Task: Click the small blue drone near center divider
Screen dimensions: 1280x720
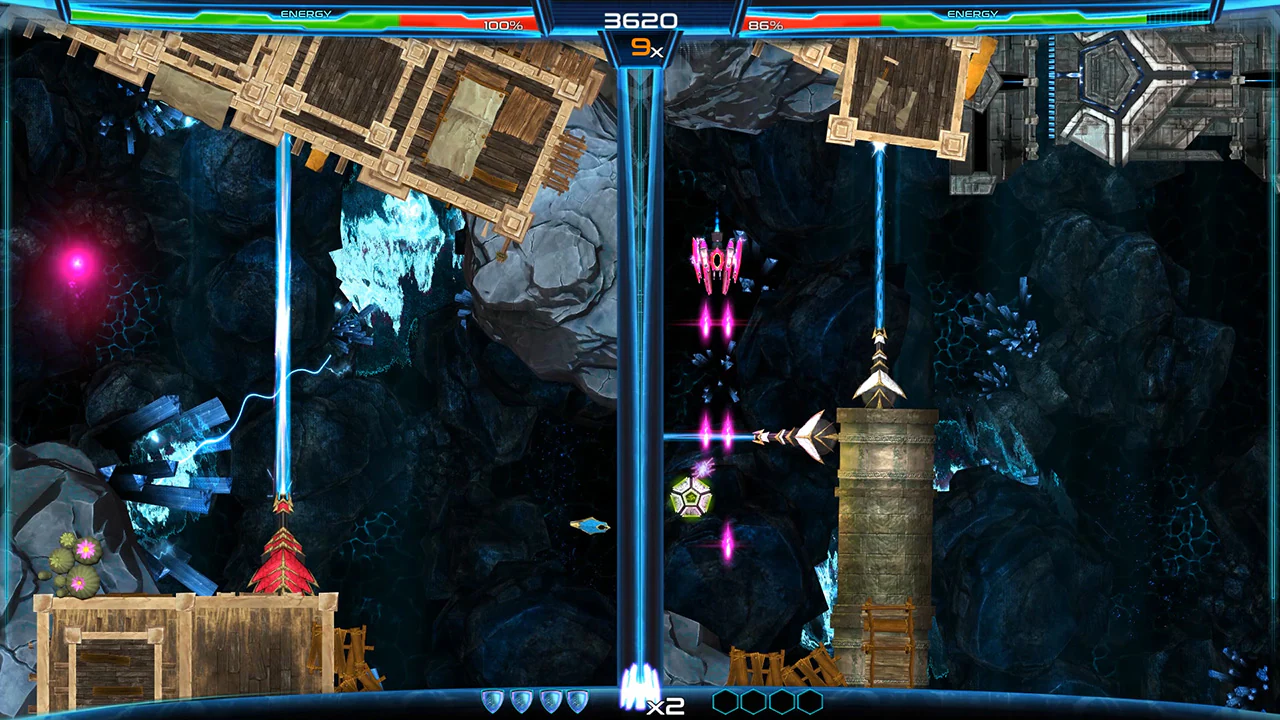Action: click(x=588, y=525)
